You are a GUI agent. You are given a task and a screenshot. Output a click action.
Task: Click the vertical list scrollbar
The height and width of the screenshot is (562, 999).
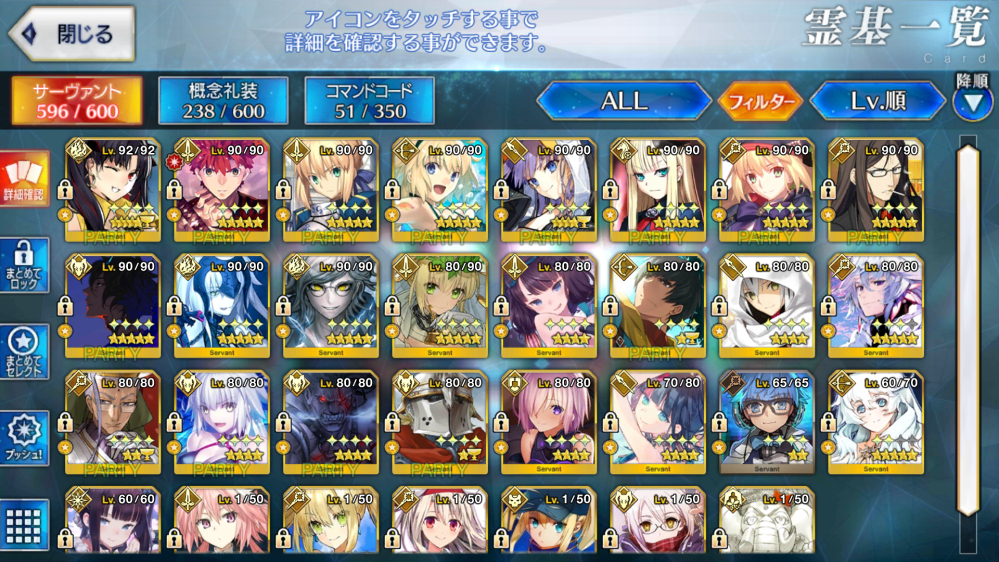(967, 330)
